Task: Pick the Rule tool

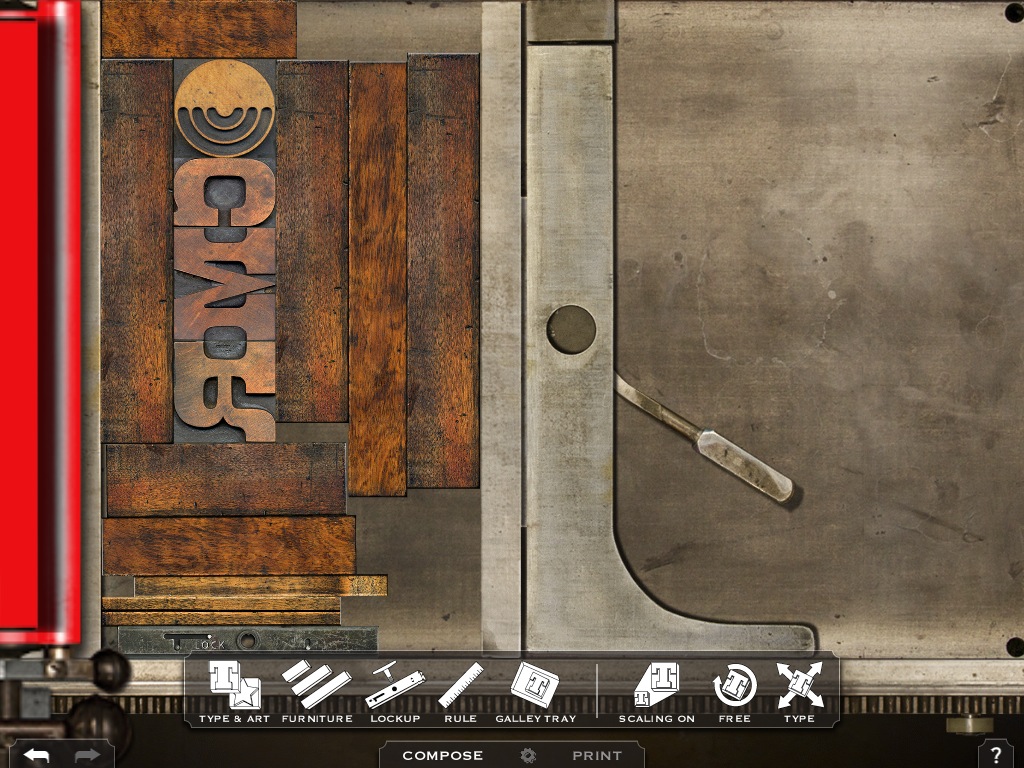Action: pyautogui.click(x=460, y=690)
